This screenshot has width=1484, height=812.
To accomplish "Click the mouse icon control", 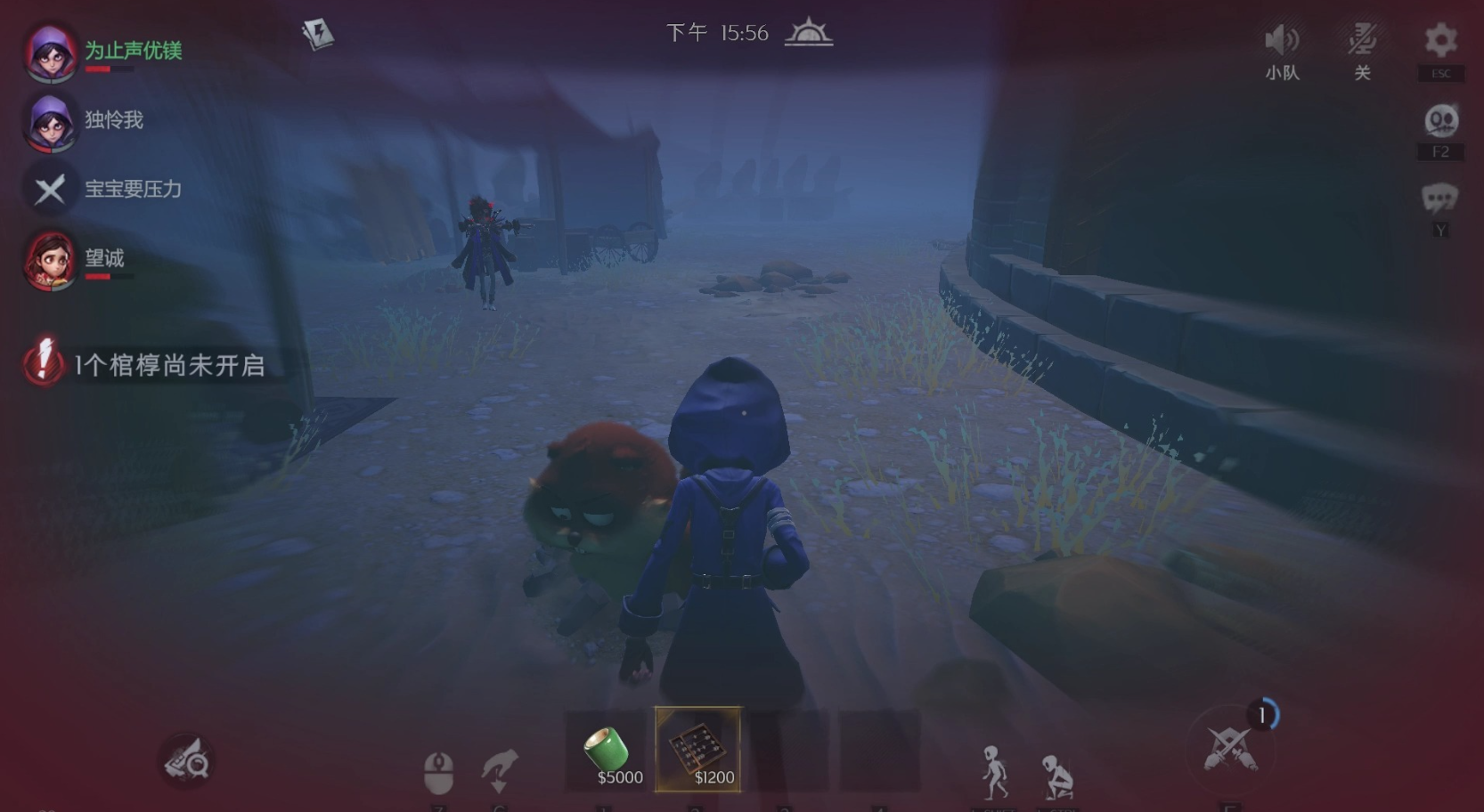I will (438, 771).
